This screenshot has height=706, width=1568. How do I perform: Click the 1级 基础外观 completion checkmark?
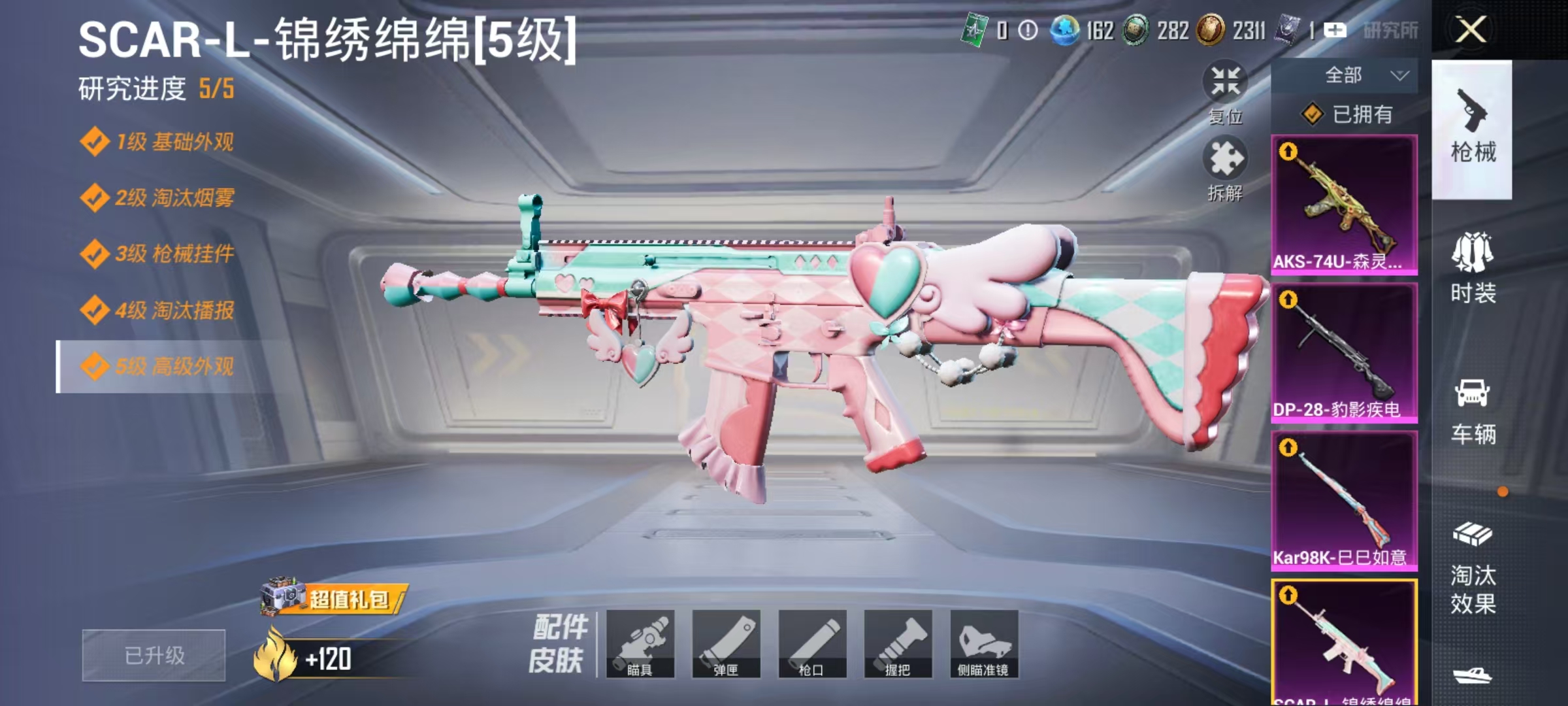[x=97, y=139]
